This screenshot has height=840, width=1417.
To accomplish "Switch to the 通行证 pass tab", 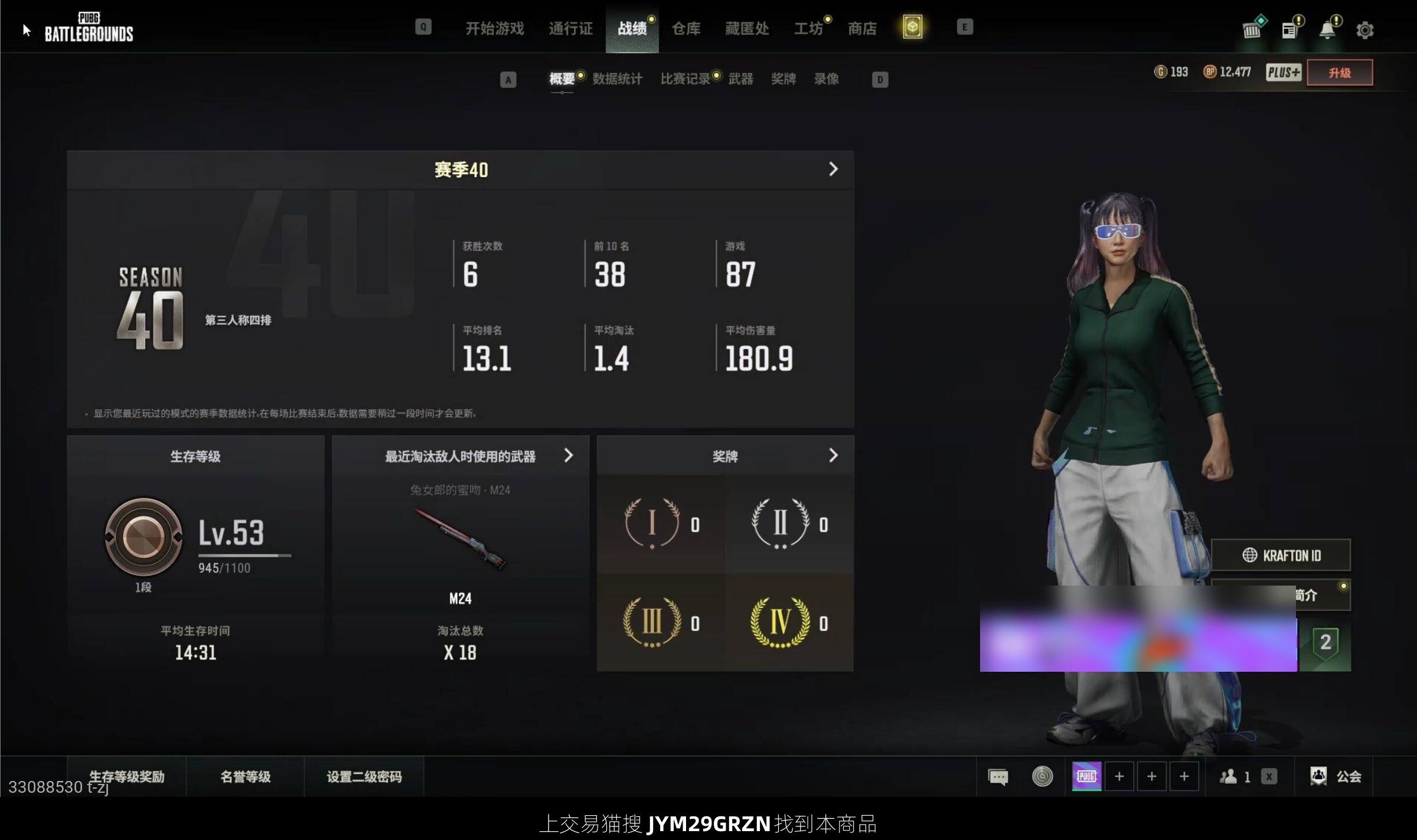I will pos(570,28).
